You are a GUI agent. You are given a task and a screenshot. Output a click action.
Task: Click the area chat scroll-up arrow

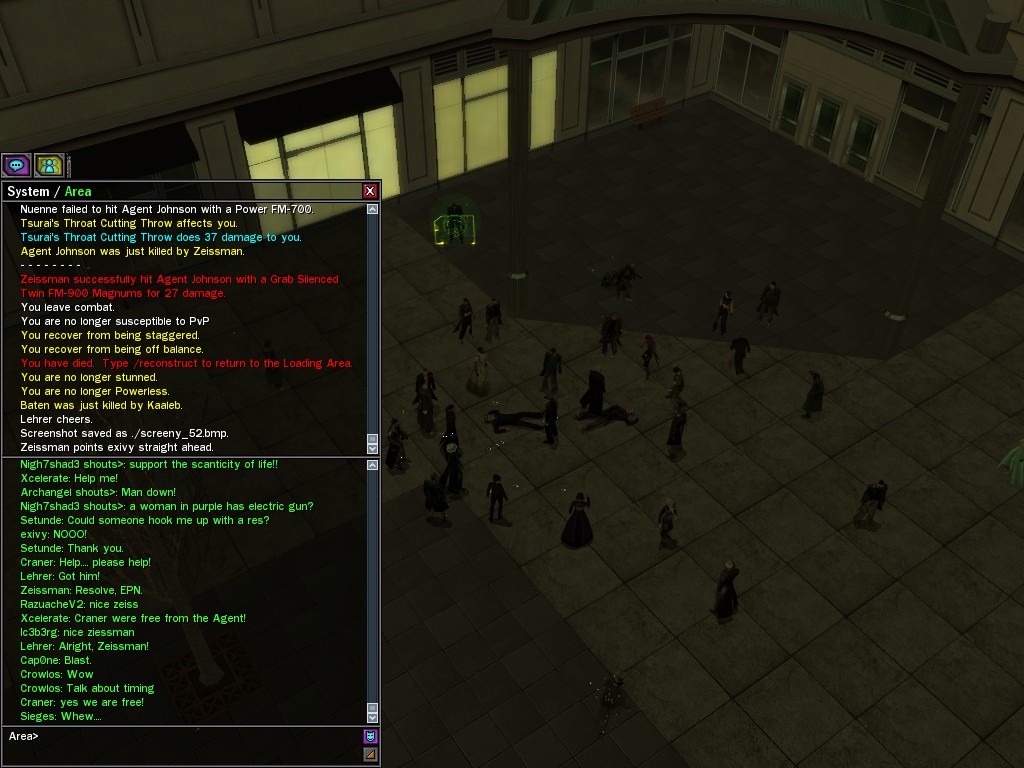pos(373,465)
